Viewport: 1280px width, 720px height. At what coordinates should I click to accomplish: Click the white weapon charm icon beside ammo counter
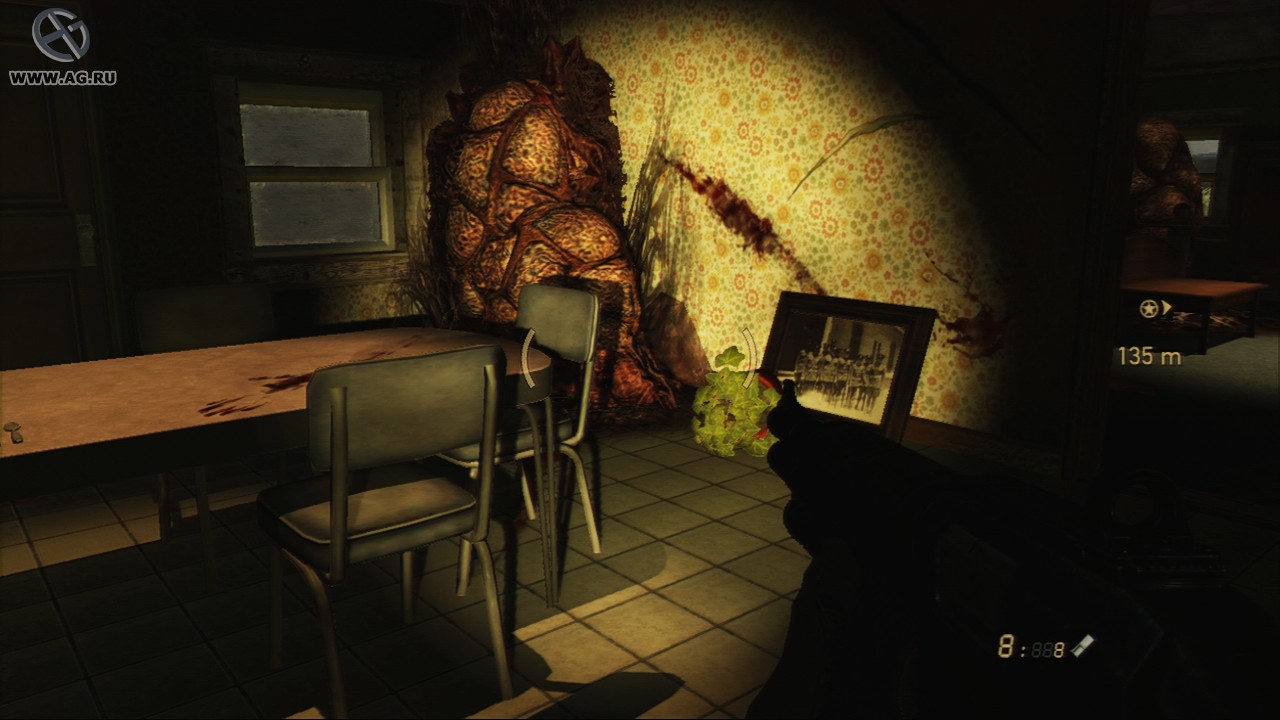click(x=1084, y=648)
